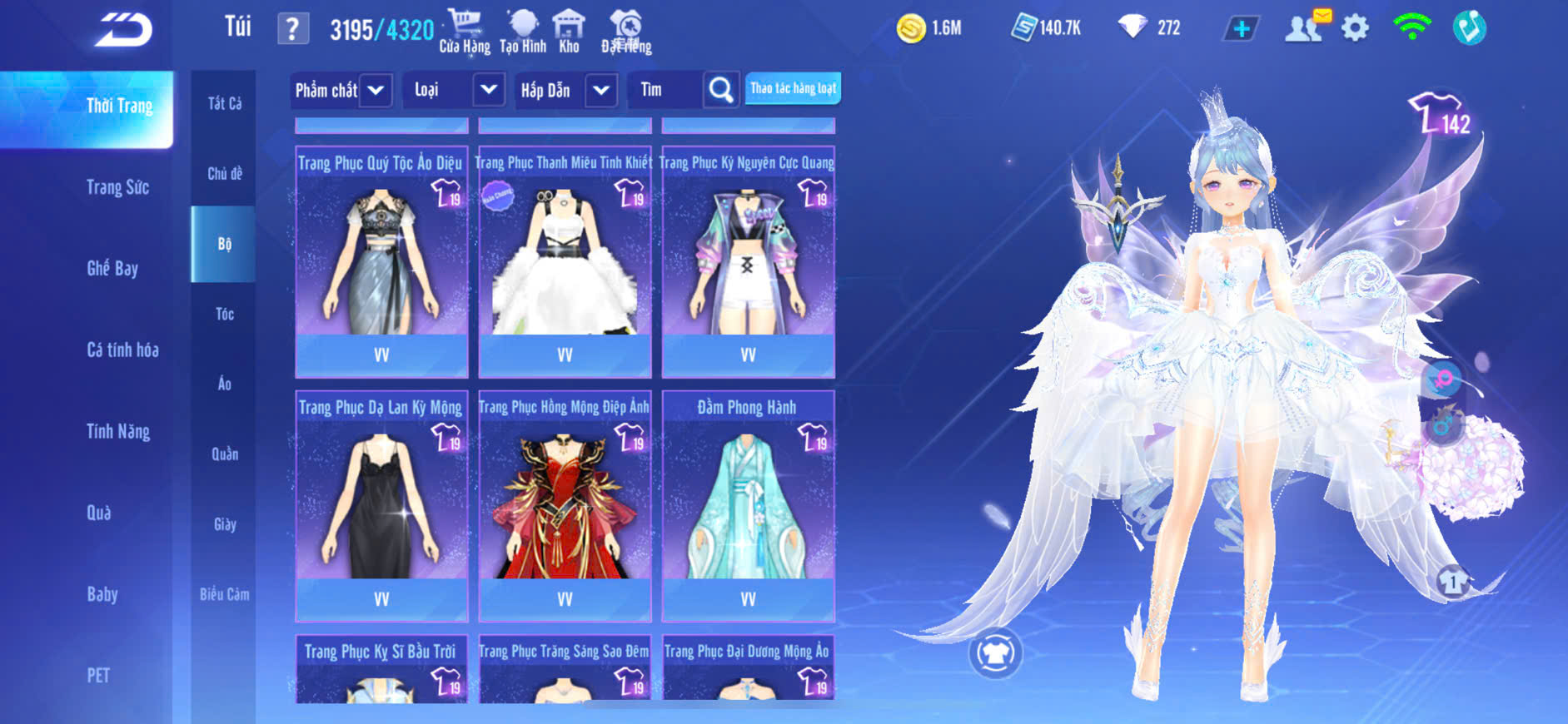The height and width of the screenshot is (724, 1568).
Task: Open the Cửa Hàng shop
Action: point(465,32)
